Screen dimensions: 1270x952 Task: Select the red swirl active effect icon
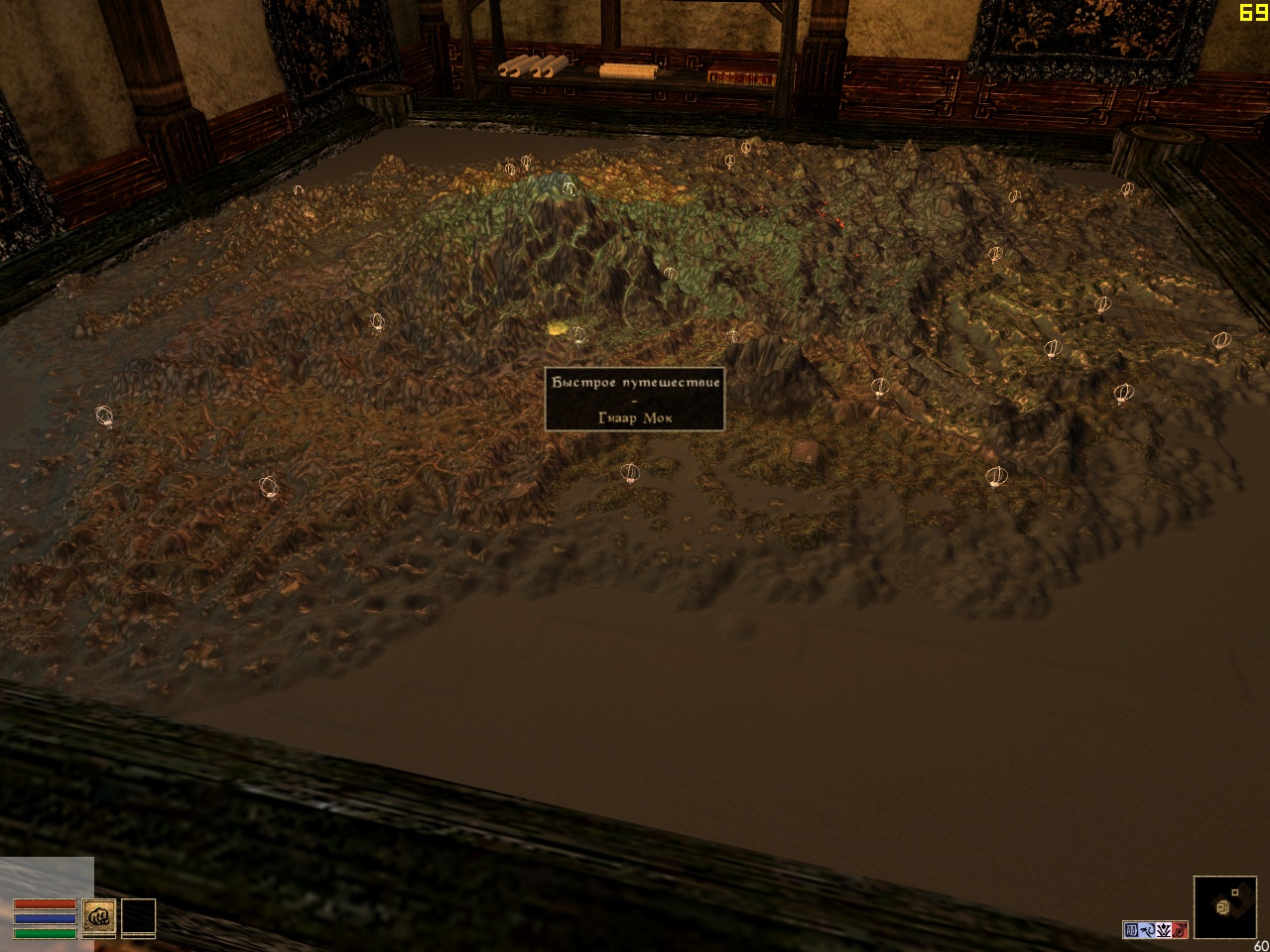[1180, 930]
